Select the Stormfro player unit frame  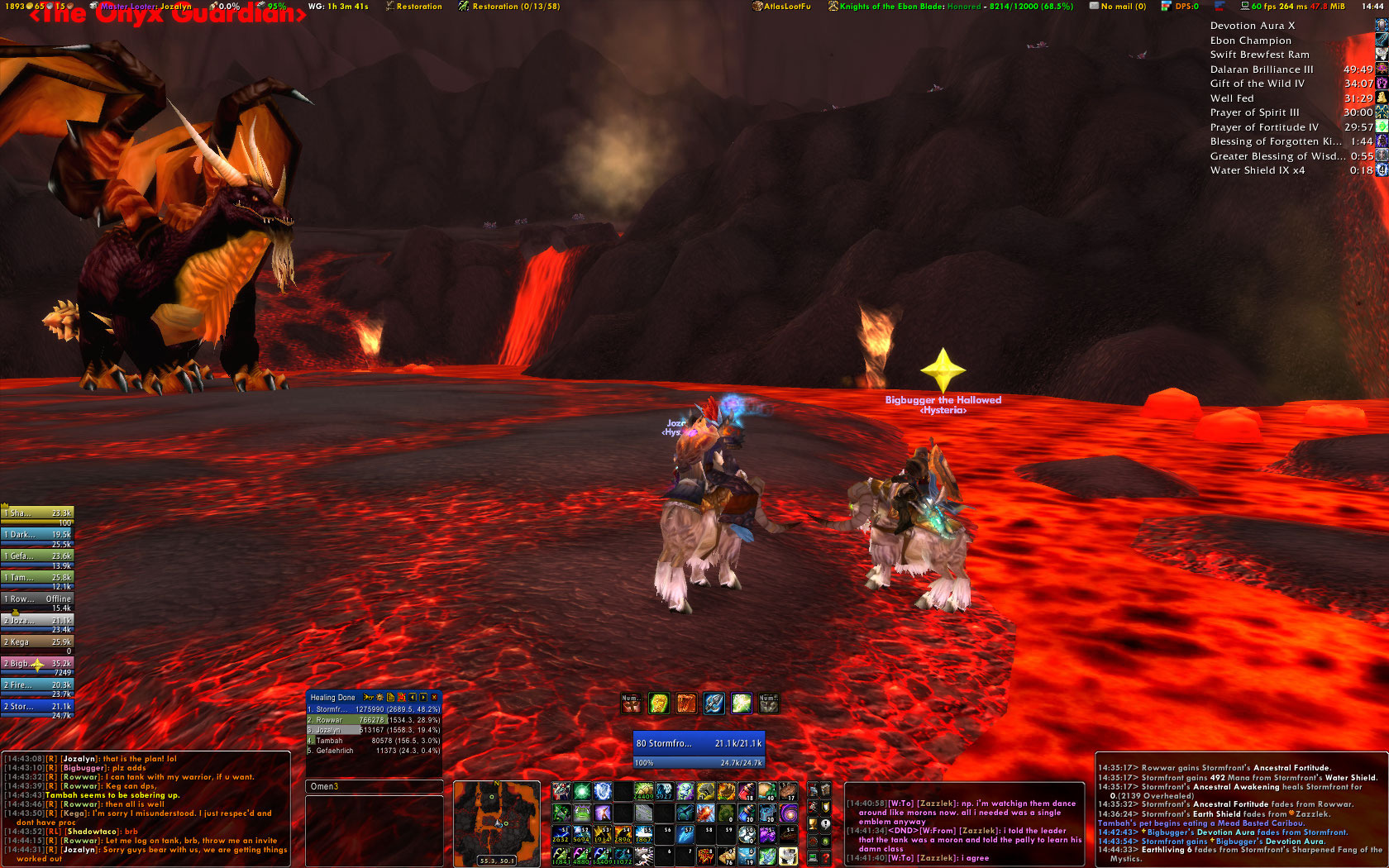coord(699,744)
